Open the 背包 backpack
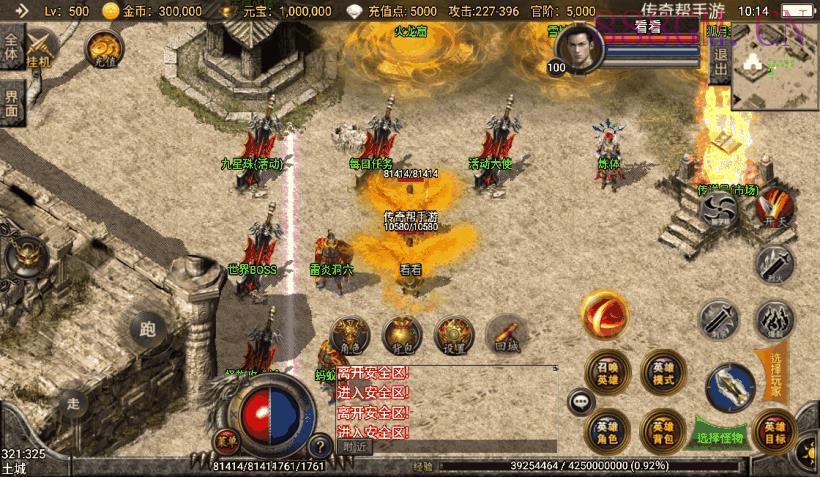 click(x=403, y=333)
